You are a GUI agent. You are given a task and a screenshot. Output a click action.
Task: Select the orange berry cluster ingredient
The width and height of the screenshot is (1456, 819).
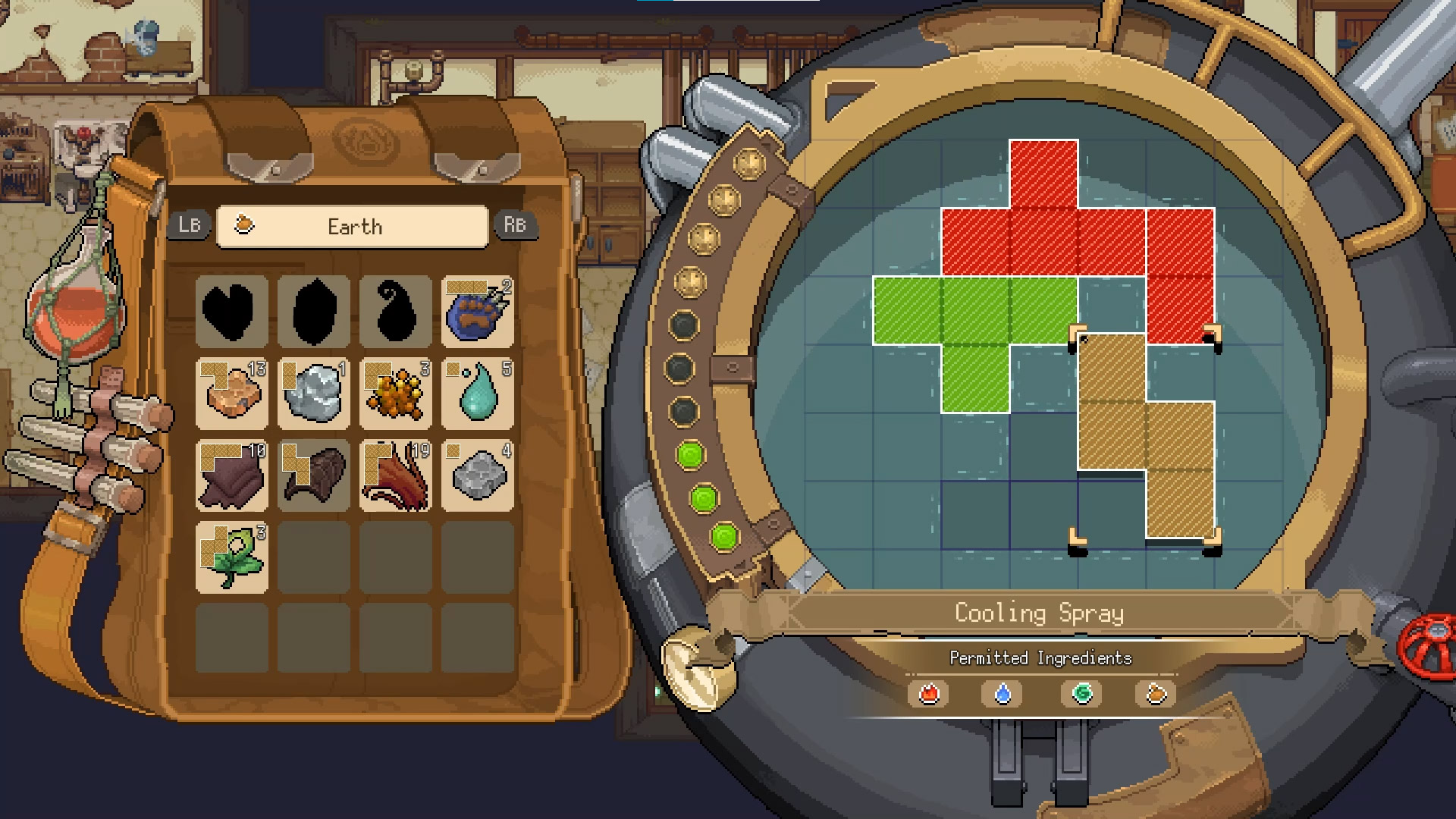(x=396, y=394)
